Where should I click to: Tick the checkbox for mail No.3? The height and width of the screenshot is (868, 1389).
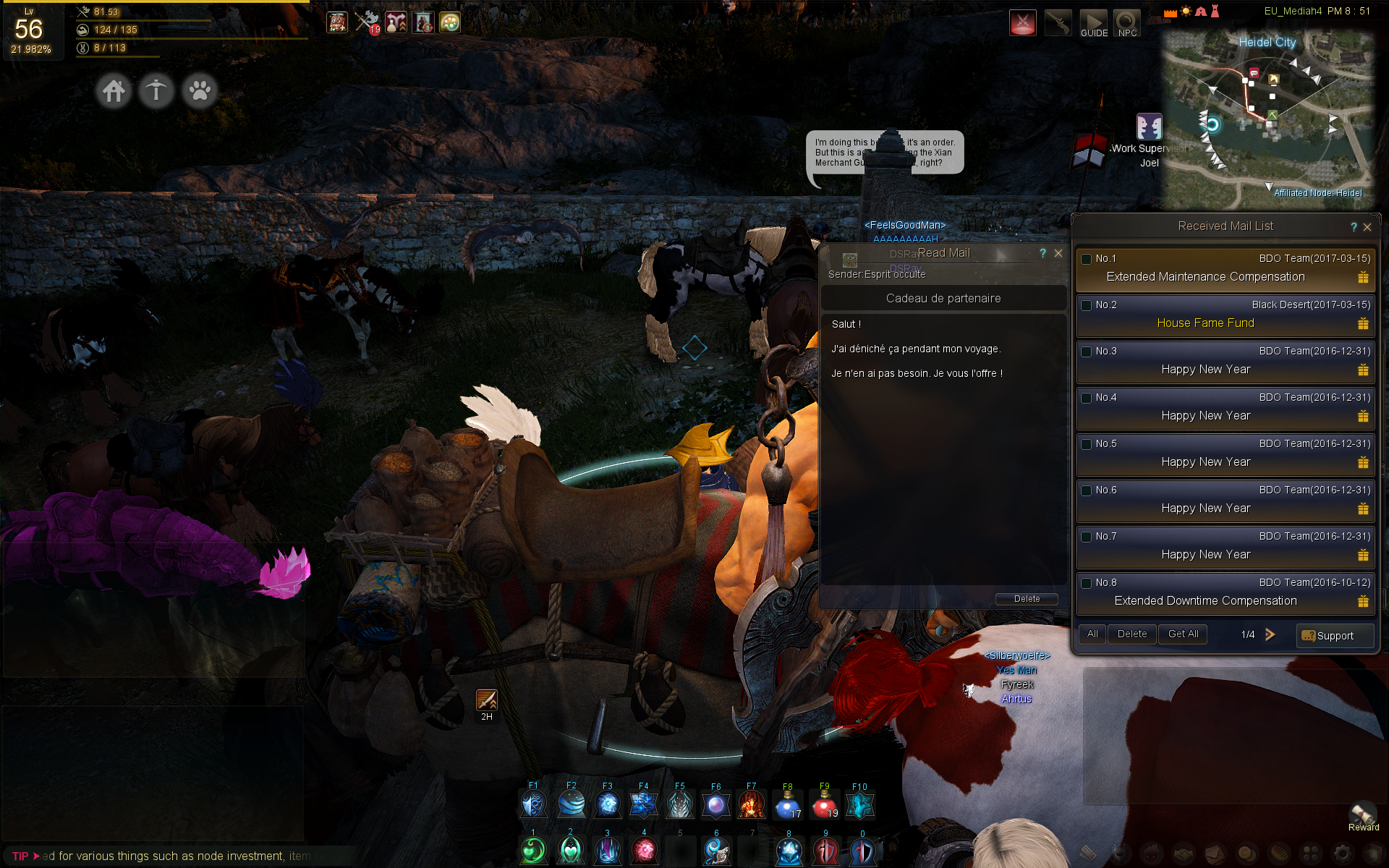click(1086, 352)
